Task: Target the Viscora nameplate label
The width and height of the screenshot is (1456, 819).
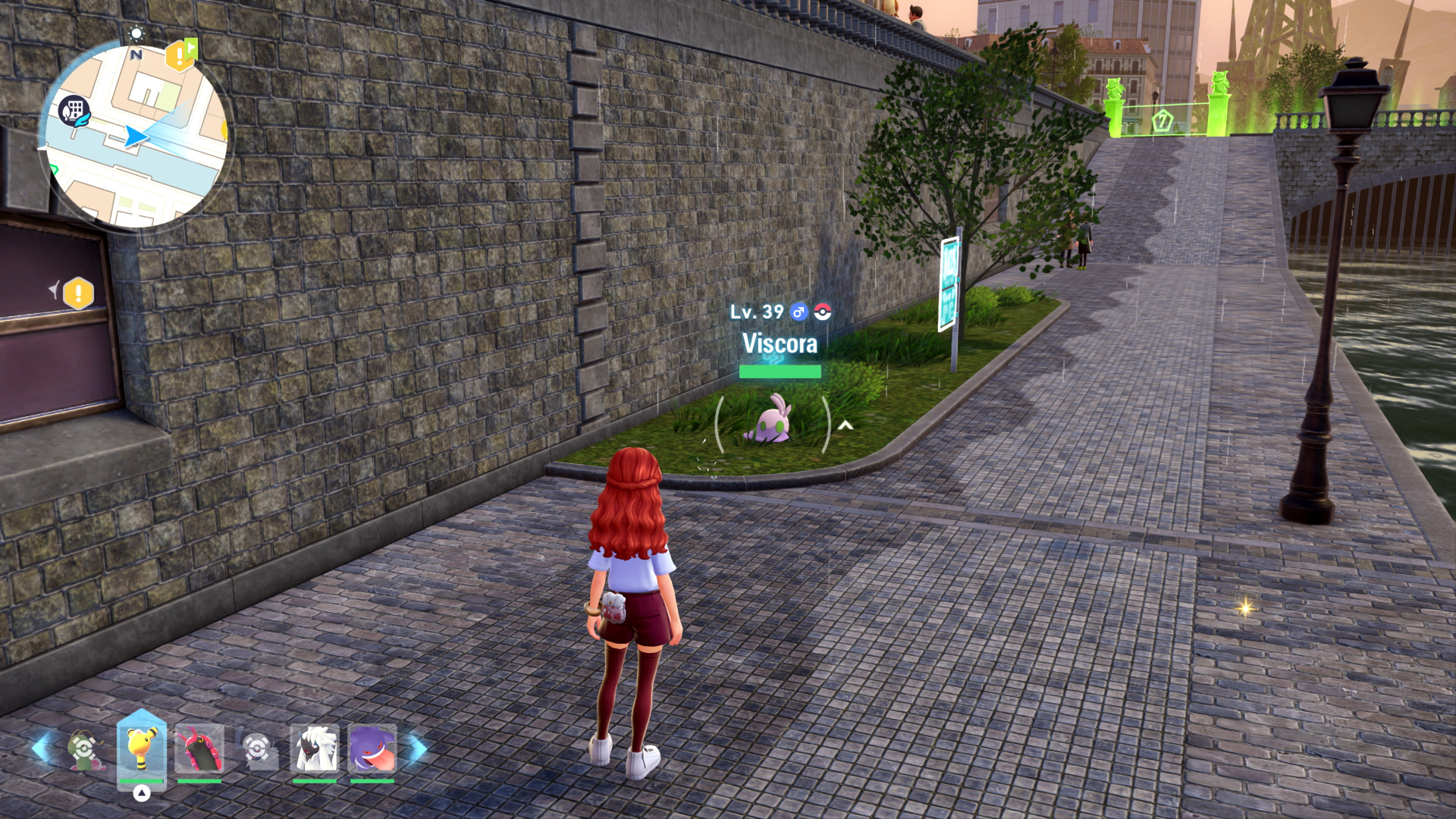Action: [x=780, y=344]
